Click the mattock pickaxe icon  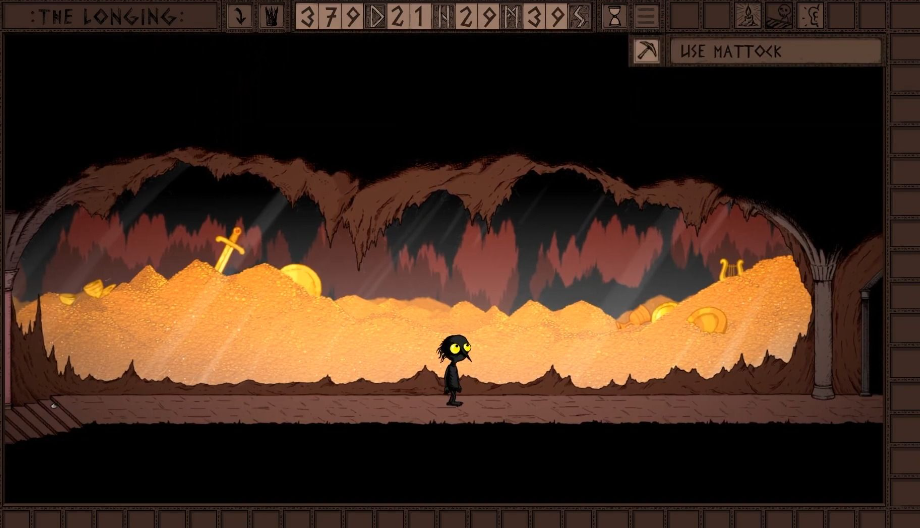(x=647, y=51)
